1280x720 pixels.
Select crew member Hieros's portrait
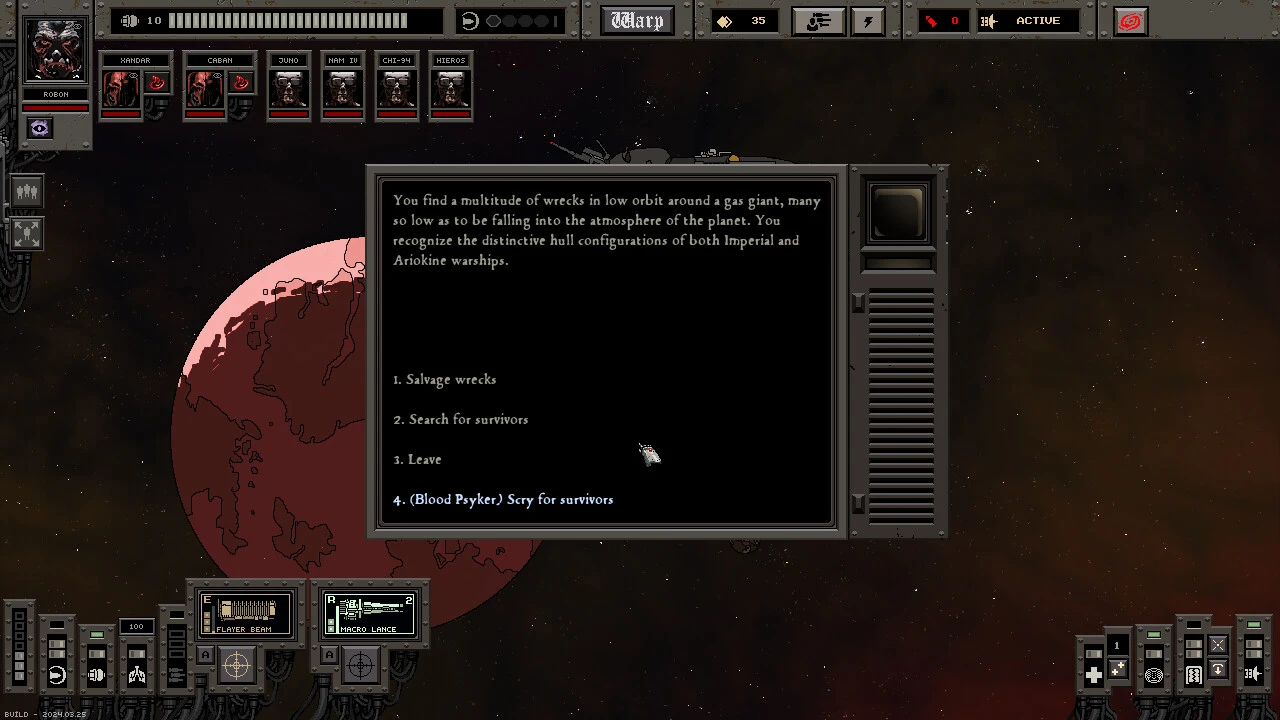pyautogui.click(x=451, y=88)
